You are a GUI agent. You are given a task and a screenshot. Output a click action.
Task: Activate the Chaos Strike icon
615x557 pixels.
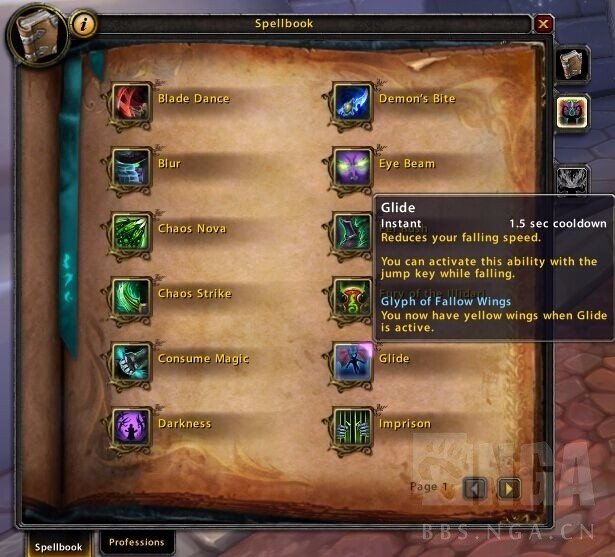[131, 298]
